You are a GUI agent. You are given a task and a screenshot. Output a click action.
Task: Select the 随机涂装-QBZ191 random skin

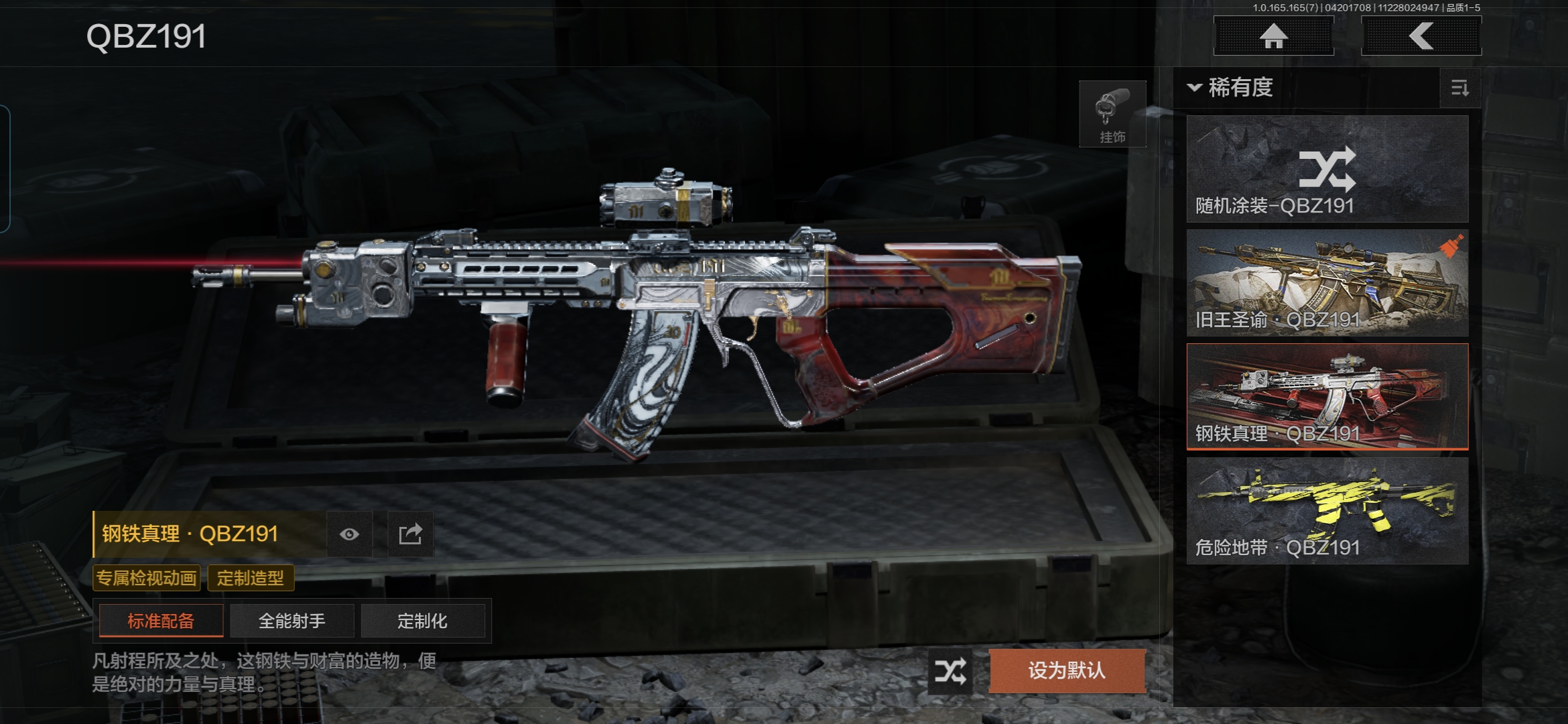click(1327, 169)
